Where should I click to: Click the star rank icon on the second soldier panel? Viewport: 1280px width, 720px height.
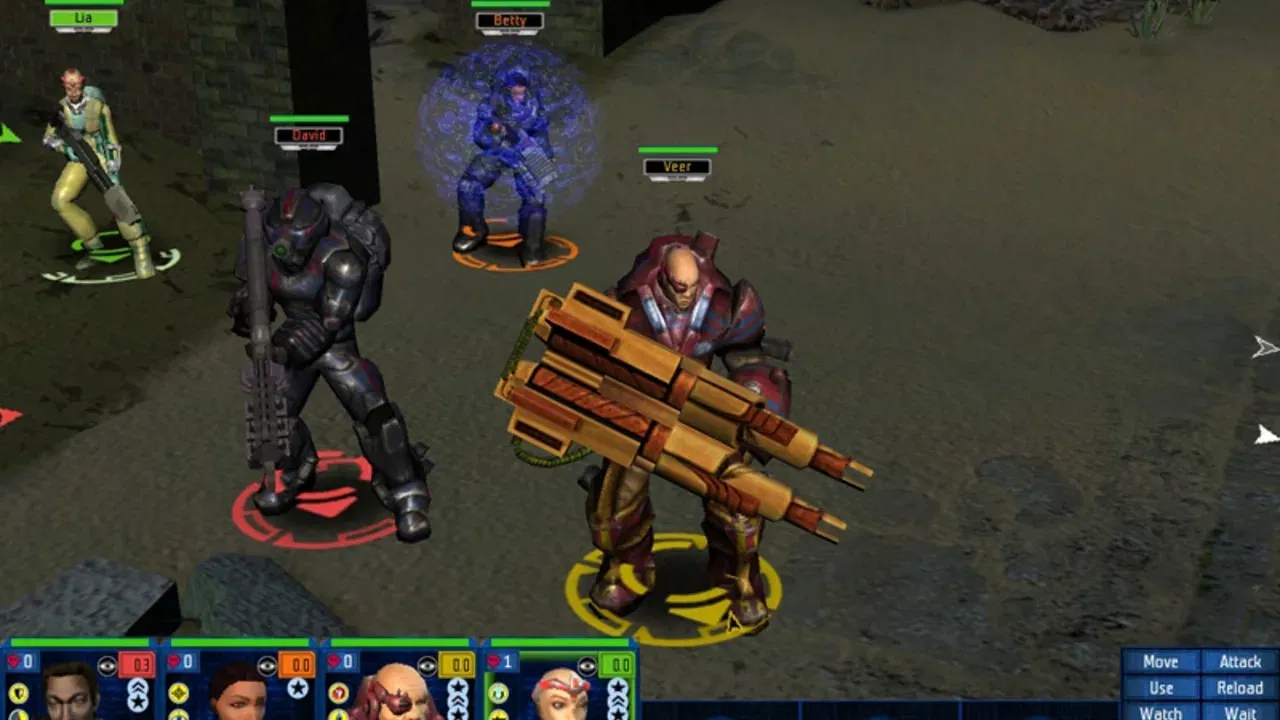click(298, 688)
